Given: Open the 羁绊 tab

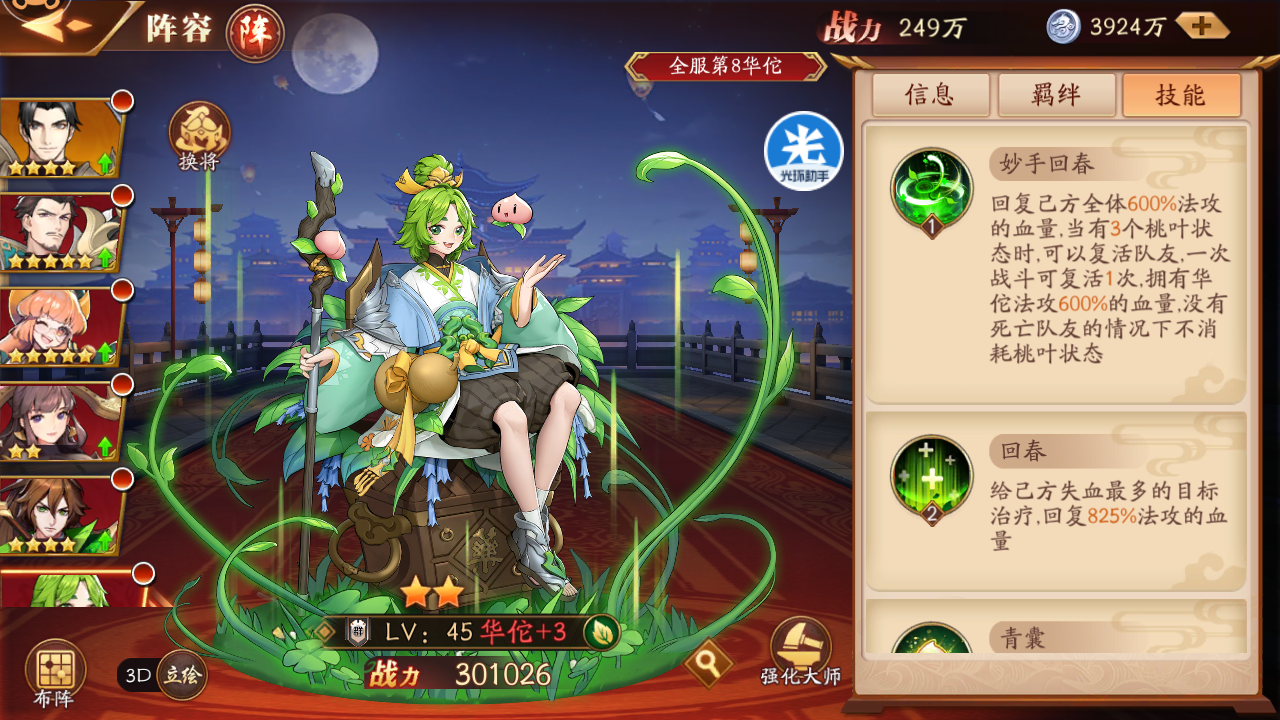Looking at the screenshot, I should pos(1056,94).
